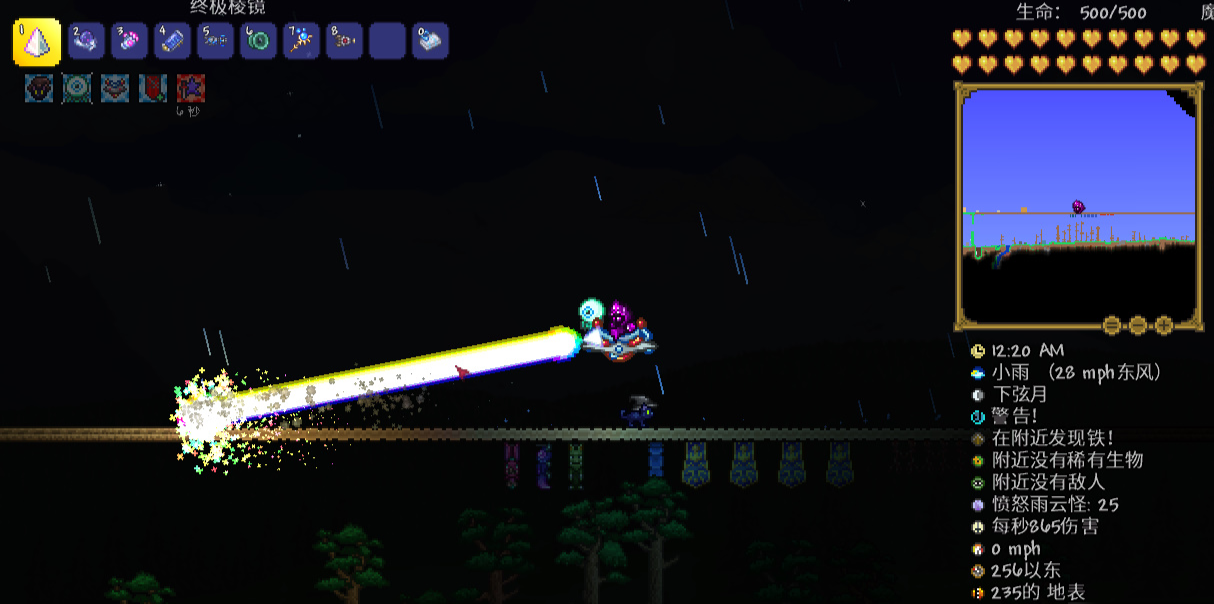Click the red banner buff icon
The height and width of the screenshot is (604, 1214).
[x=153, y=88]
